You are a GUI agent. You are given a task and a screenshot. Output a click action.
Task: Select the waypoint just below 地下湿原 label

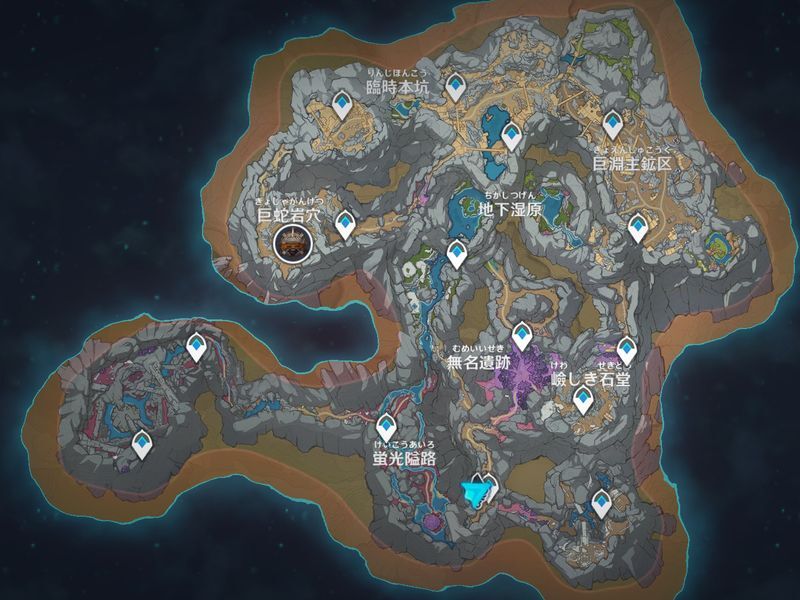(457, 253)
